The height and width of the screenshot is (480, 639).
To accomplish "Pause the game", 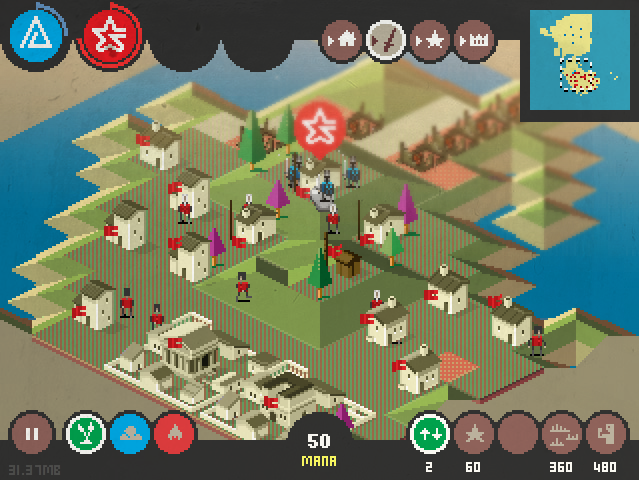I will (32, 435).
